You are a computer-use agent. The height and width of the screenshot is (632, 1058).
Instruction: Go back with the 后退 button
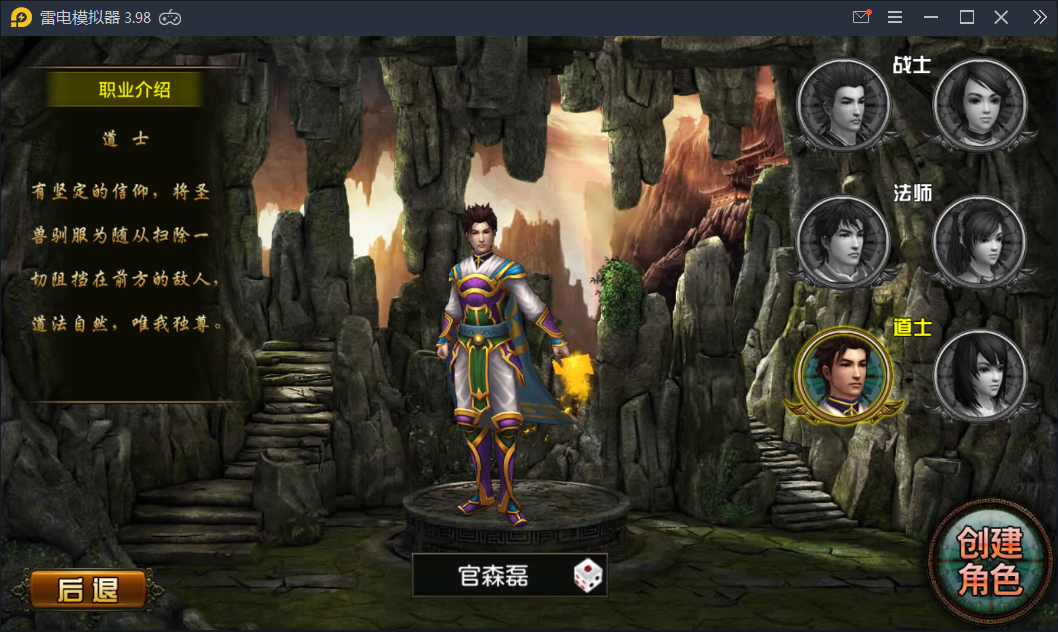pyautogui.click(x=87, y=589)
